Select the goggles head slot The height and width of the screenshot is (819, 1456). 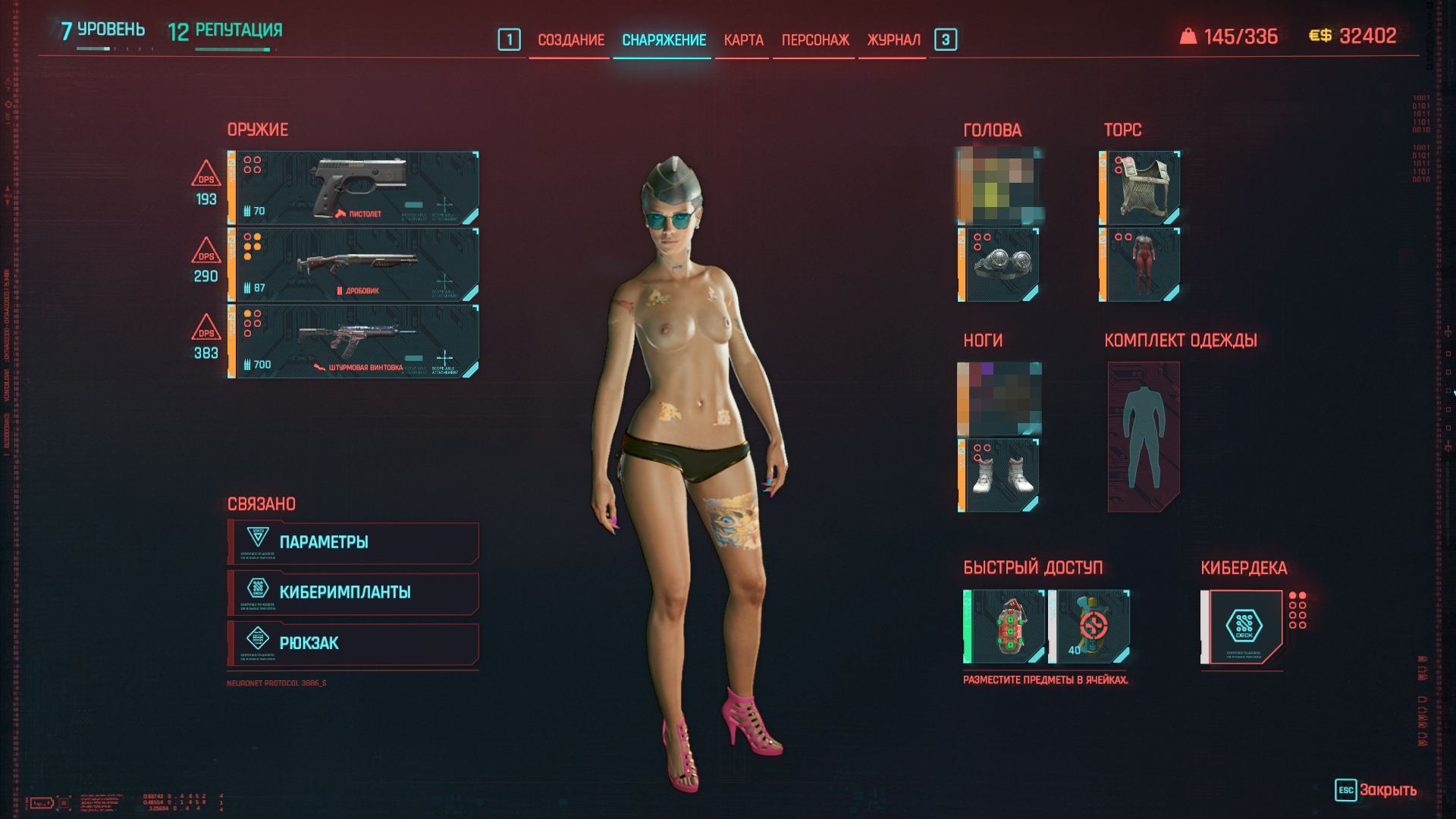(1001, 265)
